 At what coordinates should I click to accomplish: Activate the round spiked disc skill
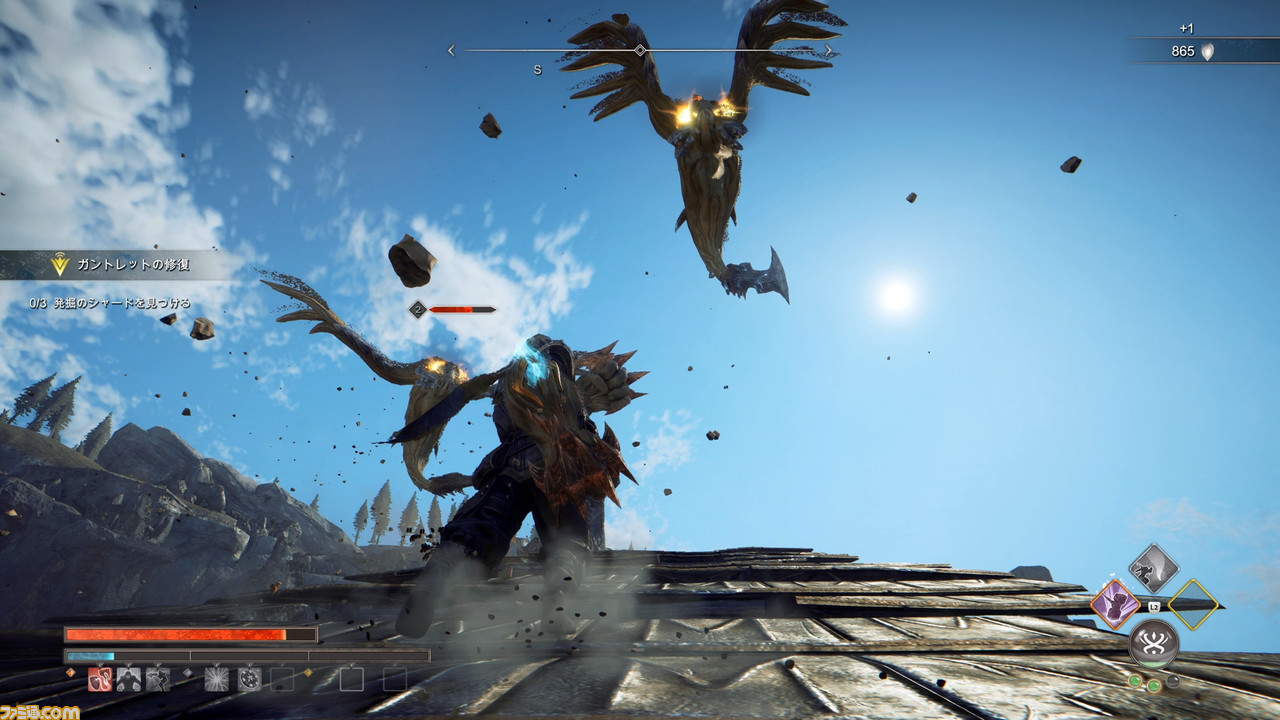(250, 680)
